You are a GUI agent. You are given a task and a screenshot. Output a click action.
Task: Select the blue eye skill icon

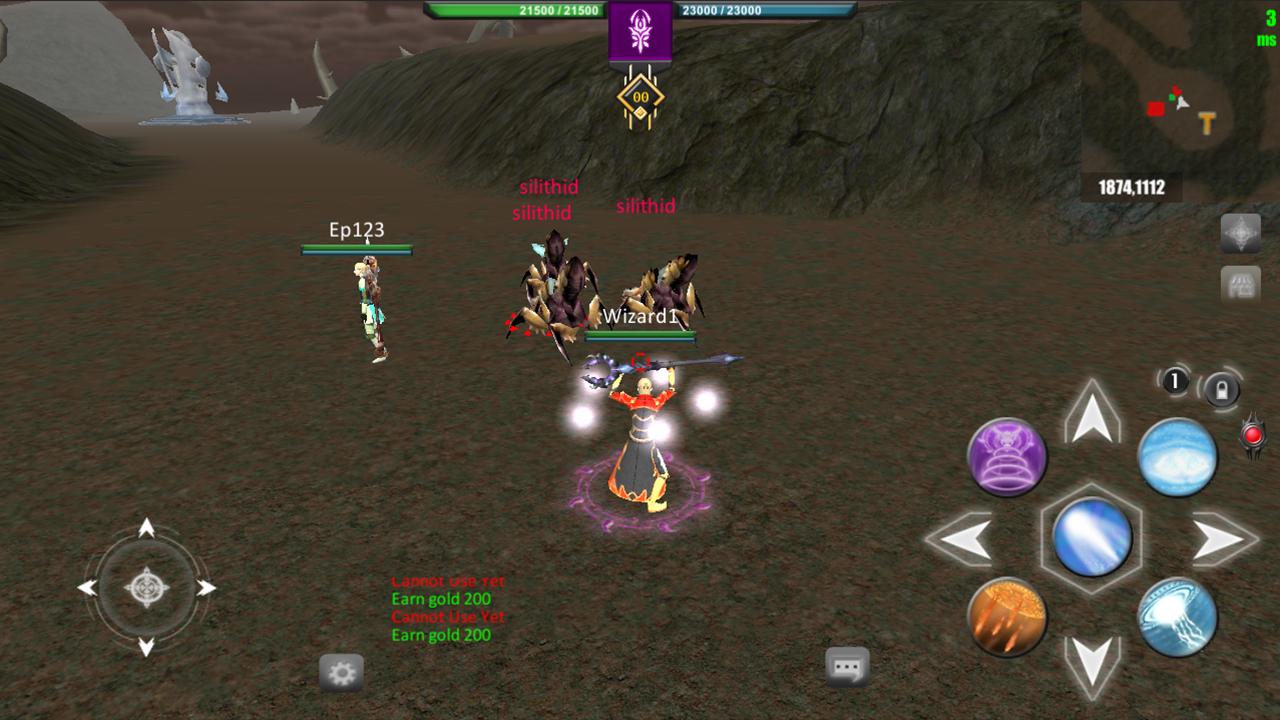pos(1178,457)
